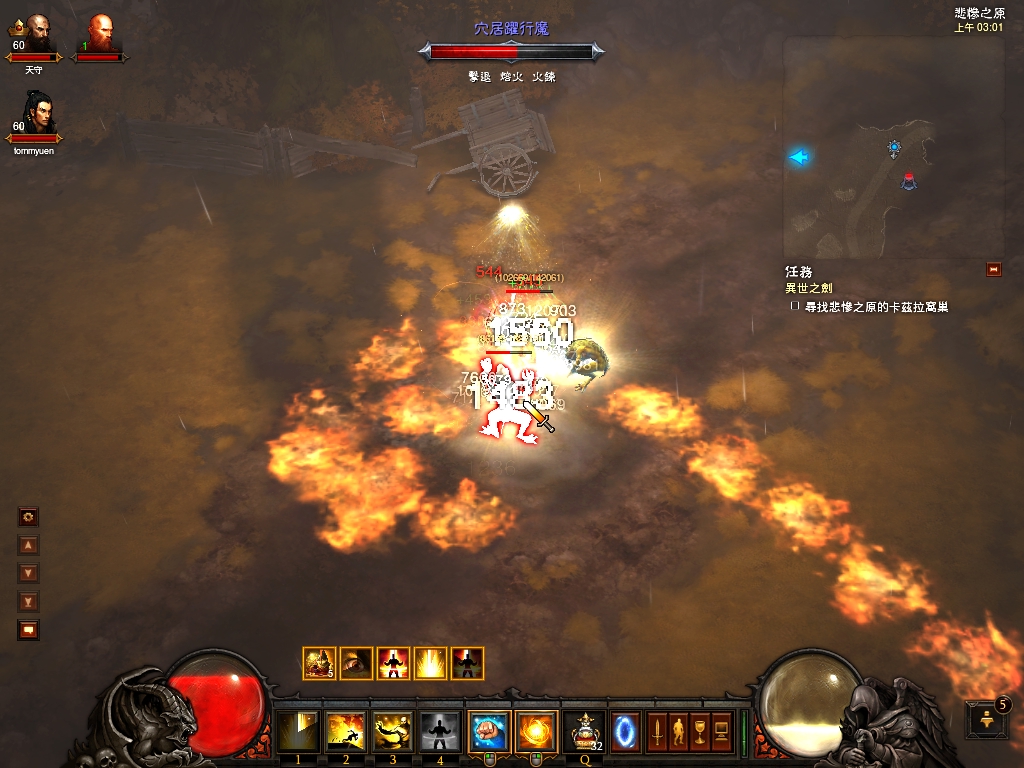
Task: Select the orange fire swirl secondary skill
Action: (x=536, y=731)
